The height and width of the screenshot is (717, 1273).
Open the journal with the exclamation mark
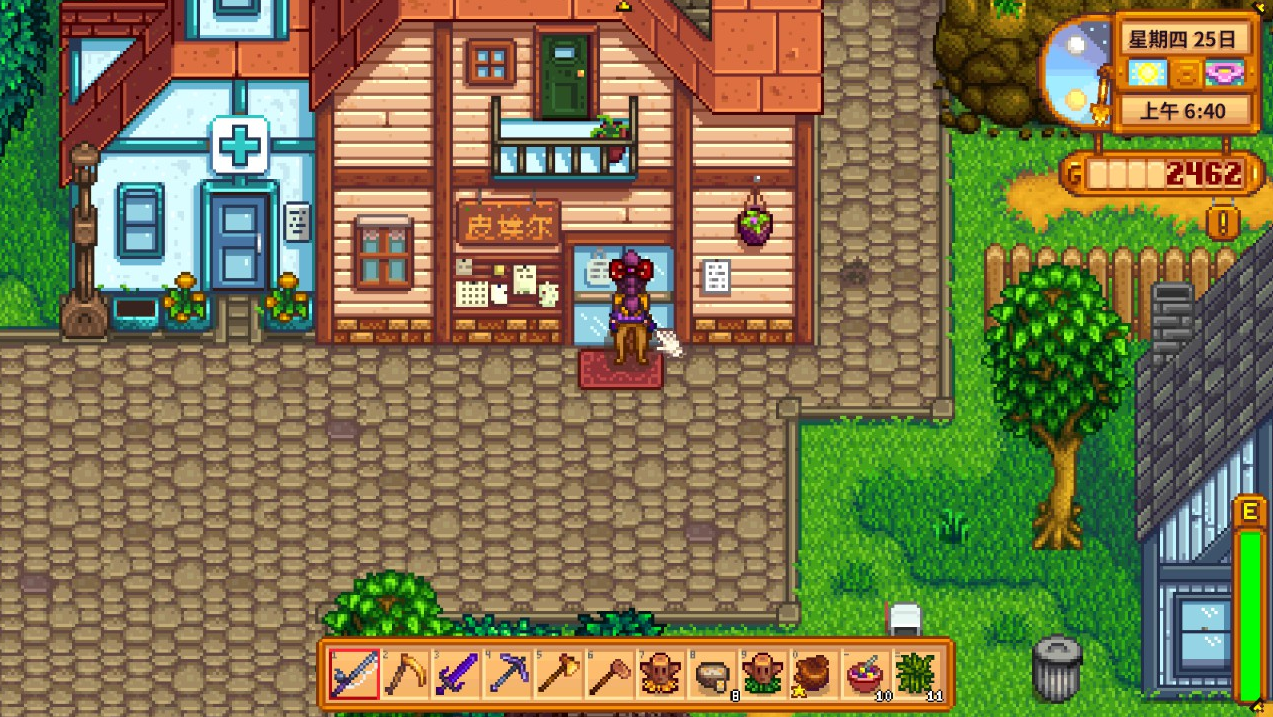click(1222, 220)
